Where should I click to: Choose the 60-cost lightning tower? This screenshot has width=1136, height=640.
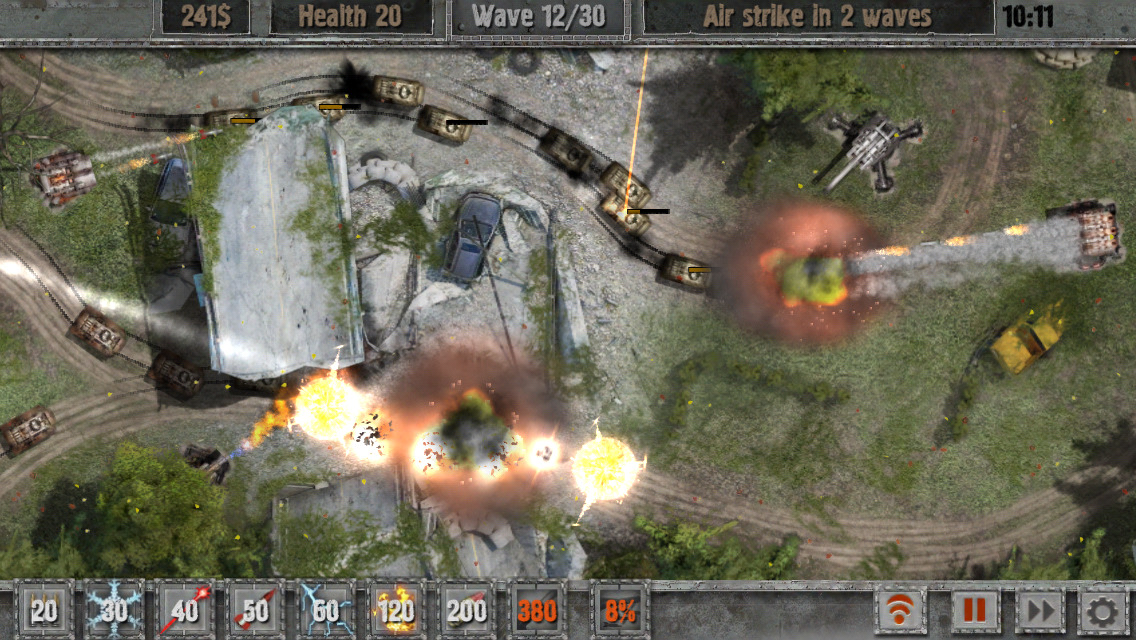[326, 610]
